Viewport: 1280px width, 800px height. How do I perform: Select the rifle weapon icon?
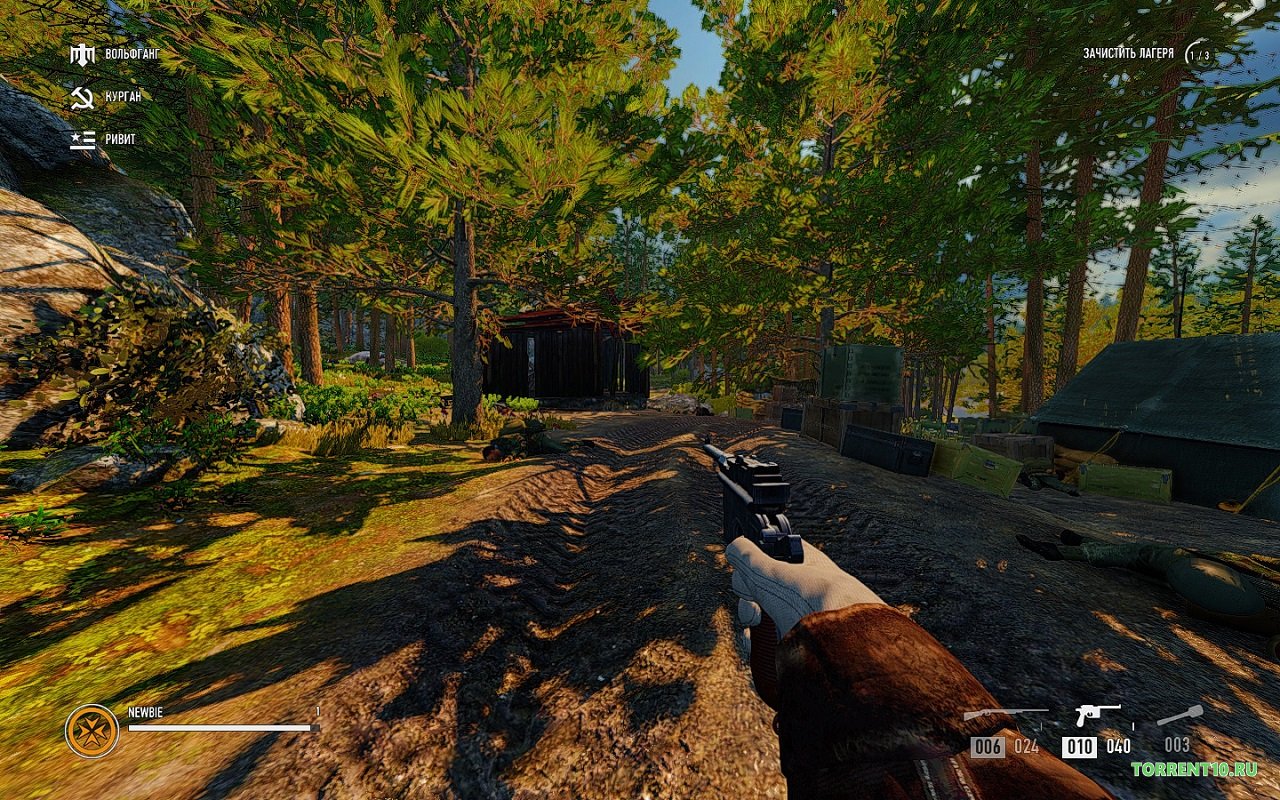pos(1004,714)
